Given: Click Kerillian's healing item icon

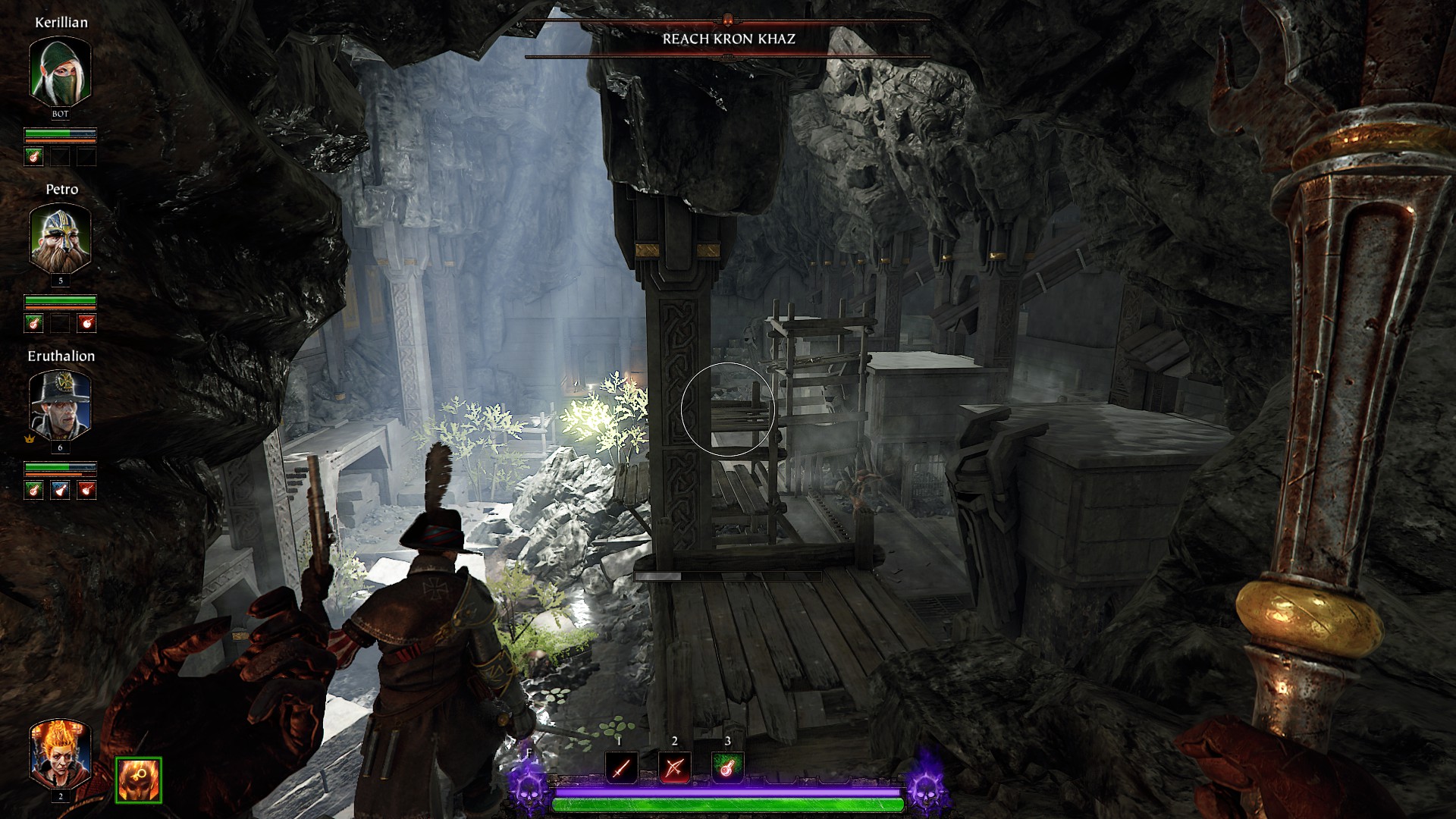Looking at the screenshot, I should (x=33, y=157).
